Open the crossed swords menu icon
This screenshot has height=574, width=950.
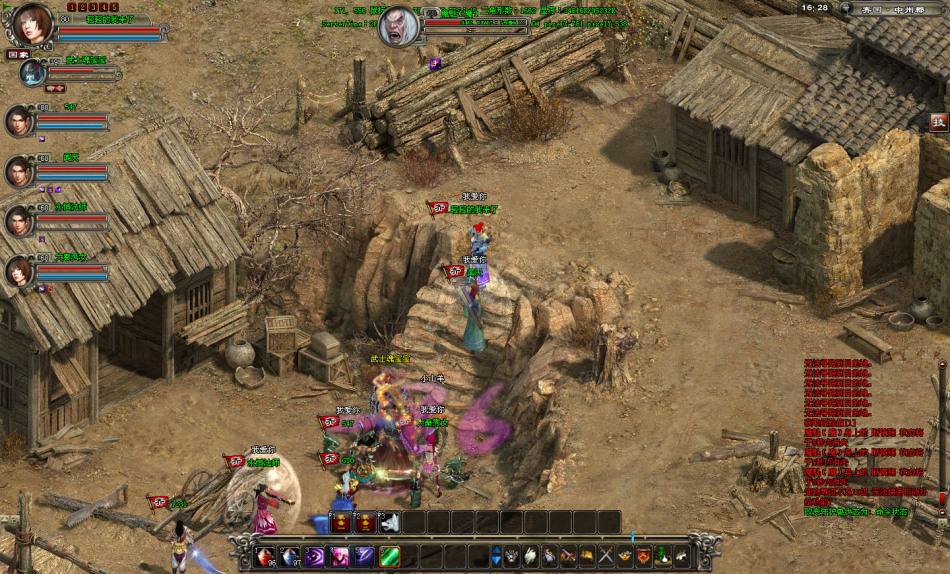604,555
